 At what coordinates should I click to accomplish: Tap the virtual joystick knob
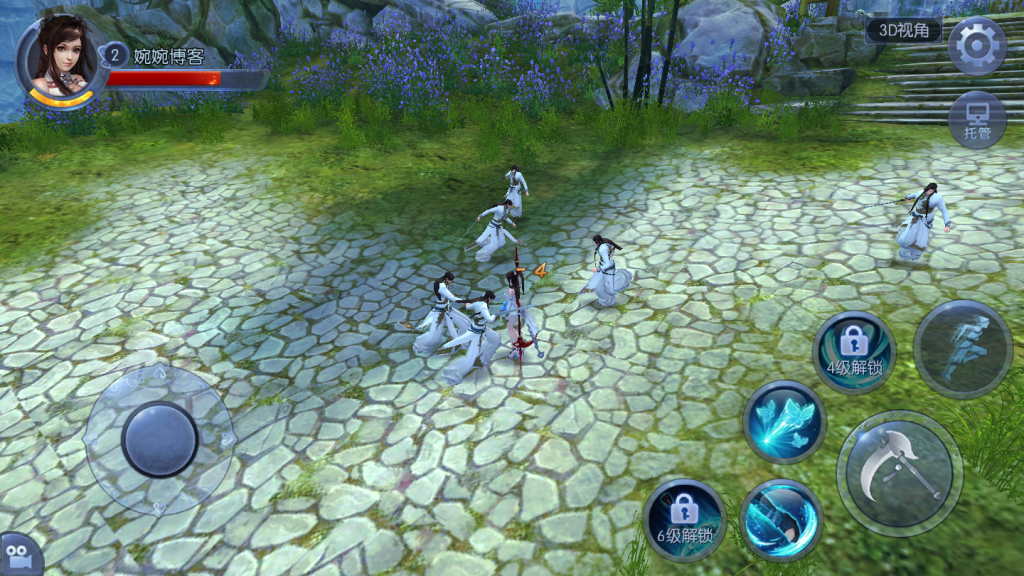[160, 439]
